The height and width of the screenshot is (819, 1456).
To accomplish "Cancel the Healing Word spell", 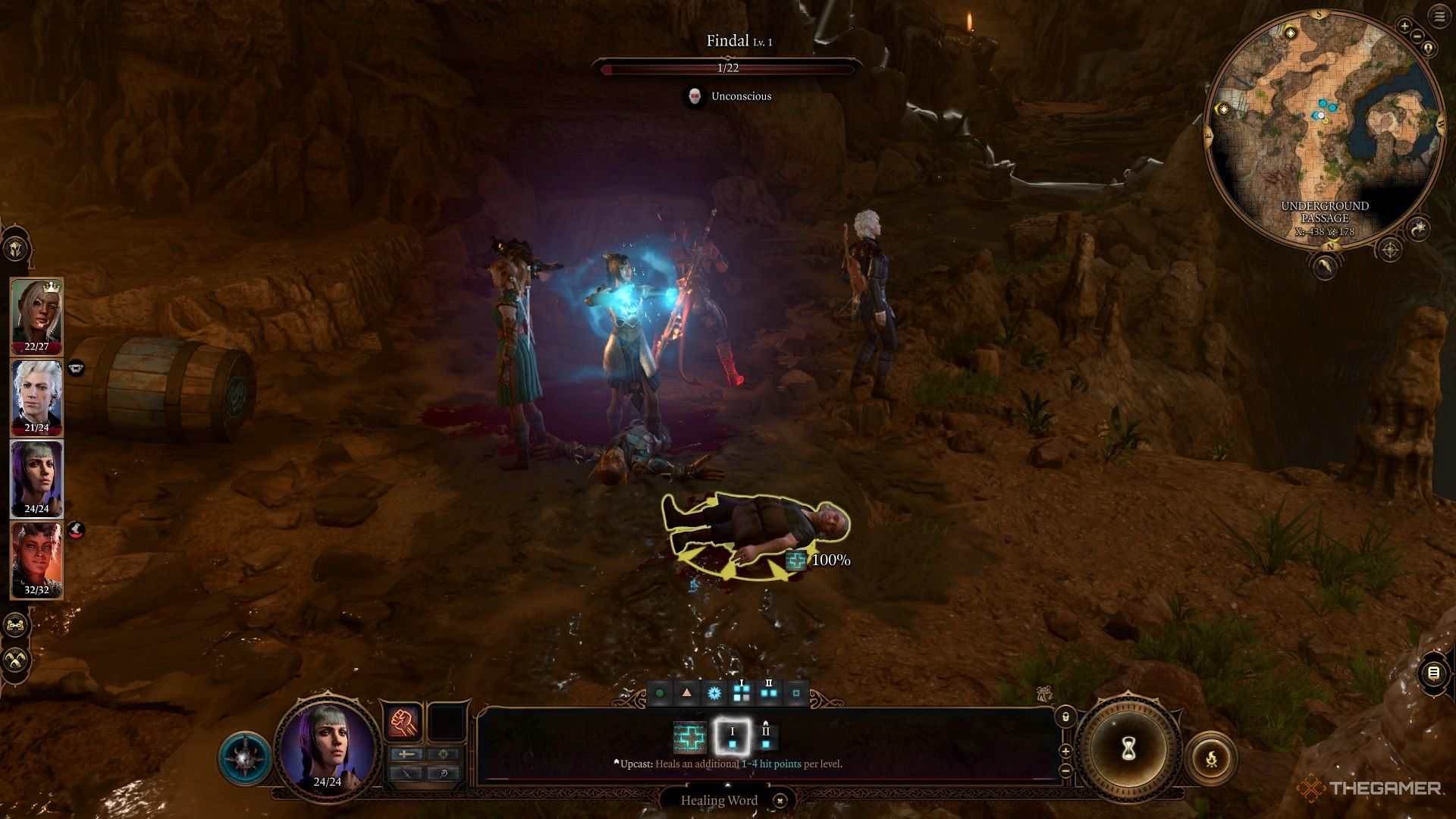I will click(x=780, y=800).
